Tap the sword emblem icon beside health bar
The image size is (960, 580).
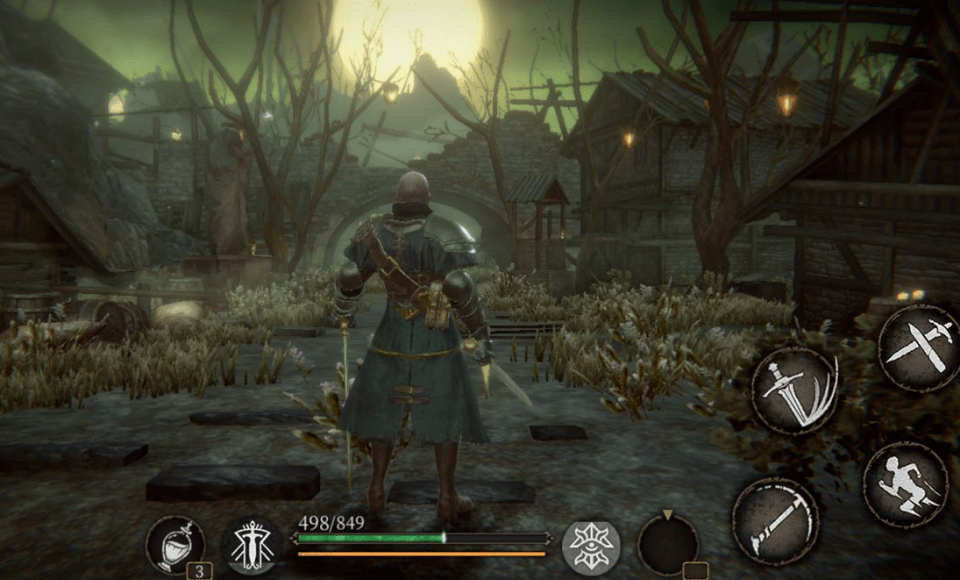point(250,546)
